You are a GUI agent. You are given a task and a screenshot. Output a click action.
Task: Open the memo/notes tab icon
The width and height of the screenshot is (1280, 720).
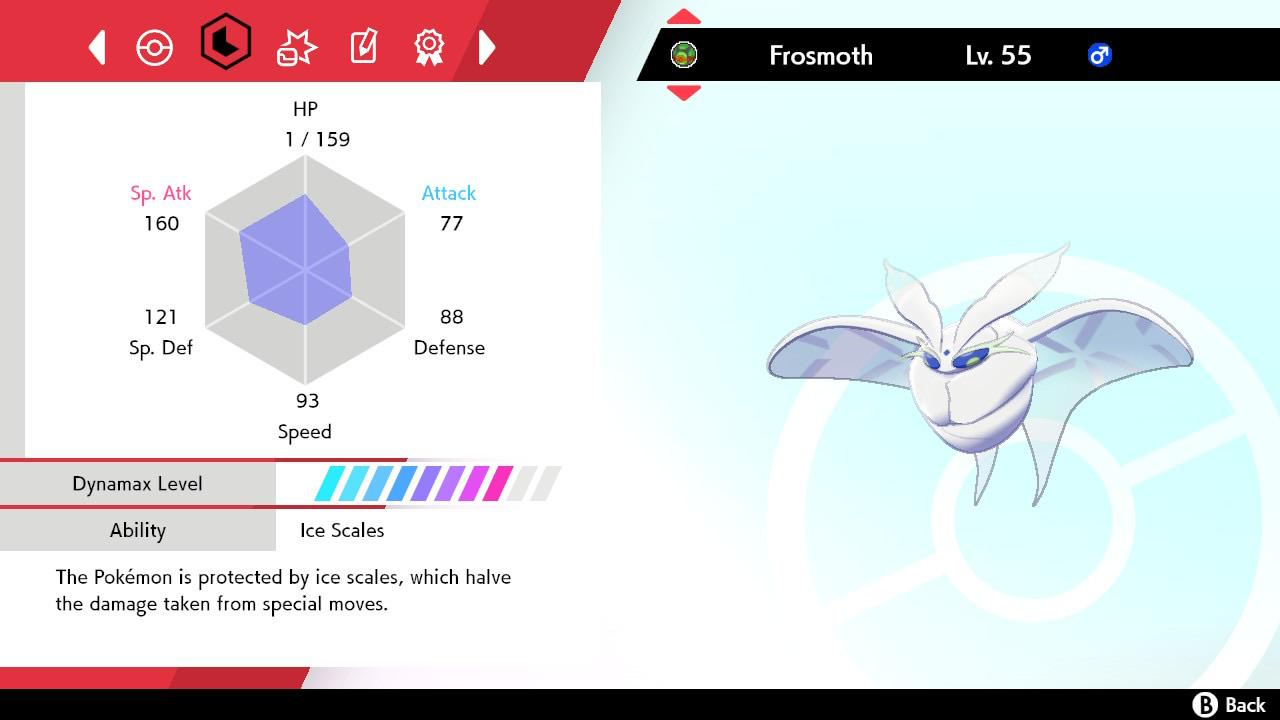[x=362, y=46]
